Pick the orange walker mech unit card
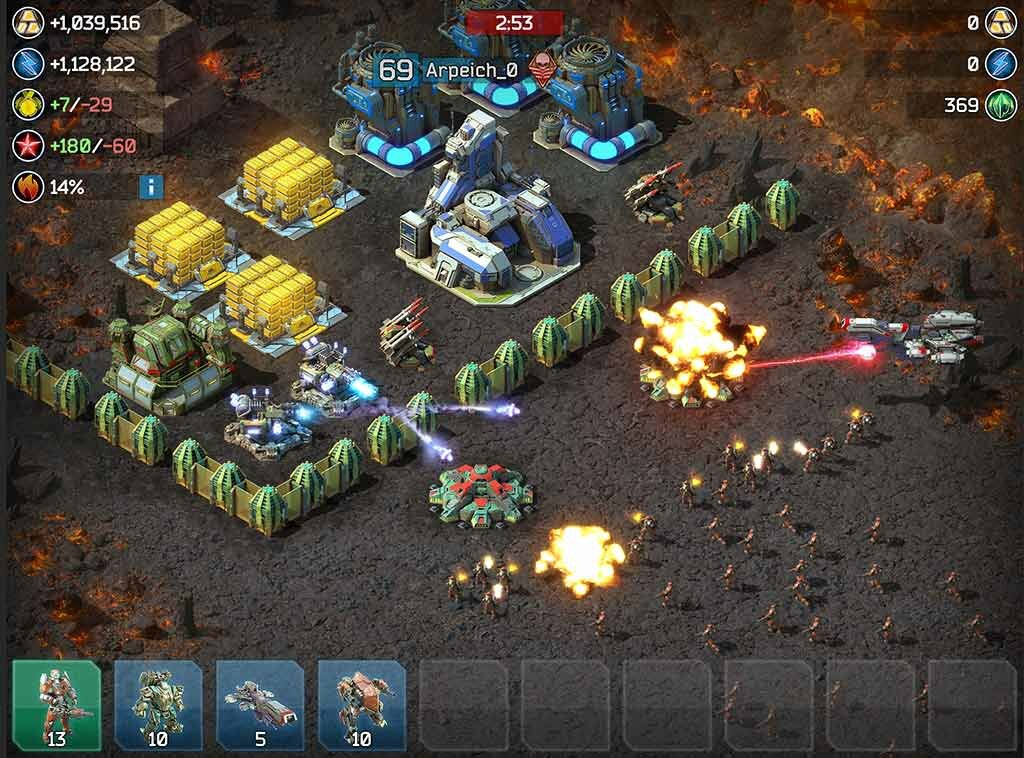The width and height of the screenshot is (1024, 758). tap(362, 704)
